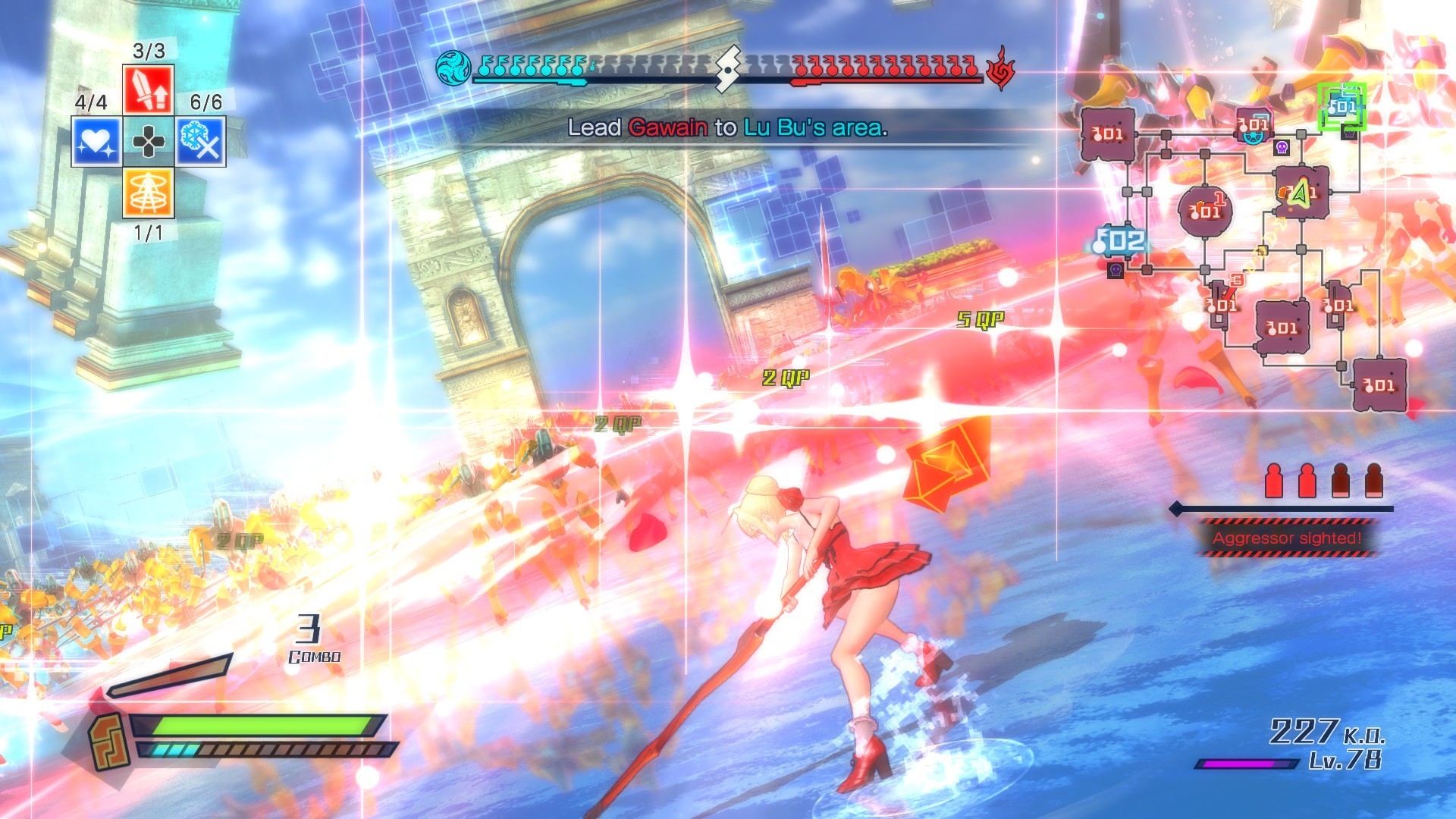The image size is (1456, 819).
Task: Click the top-left red sector on minimap
Action: coord(1107,134)
